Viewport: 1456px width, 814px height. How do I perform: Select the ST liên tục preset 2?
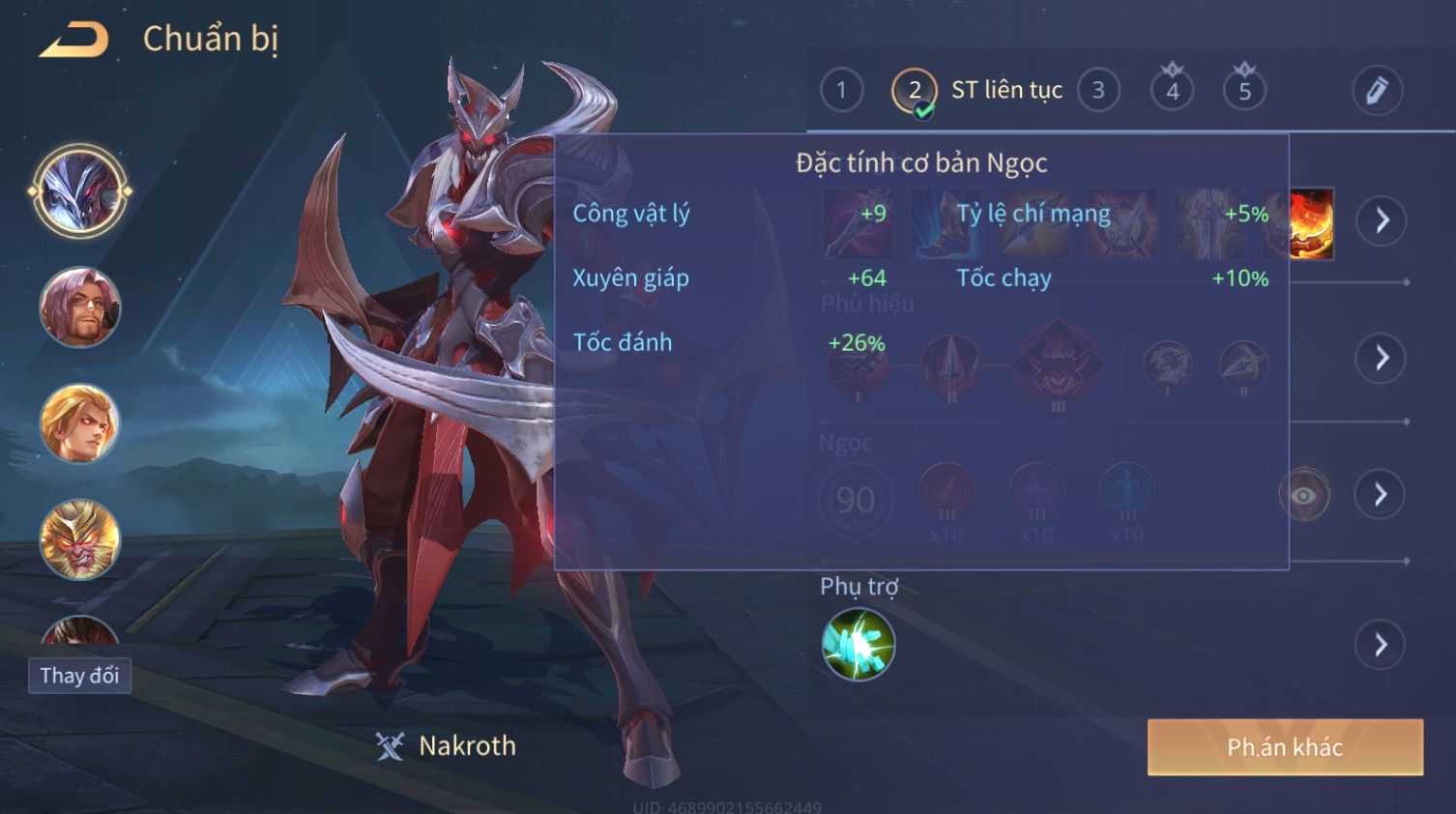[x=914, y=91]
